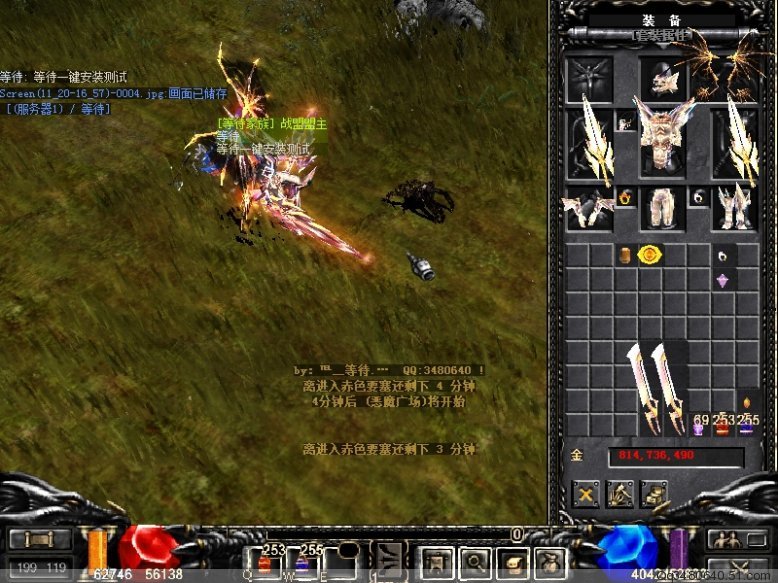
Task: Select the purple gem in inventory
Action: [723, 280]
